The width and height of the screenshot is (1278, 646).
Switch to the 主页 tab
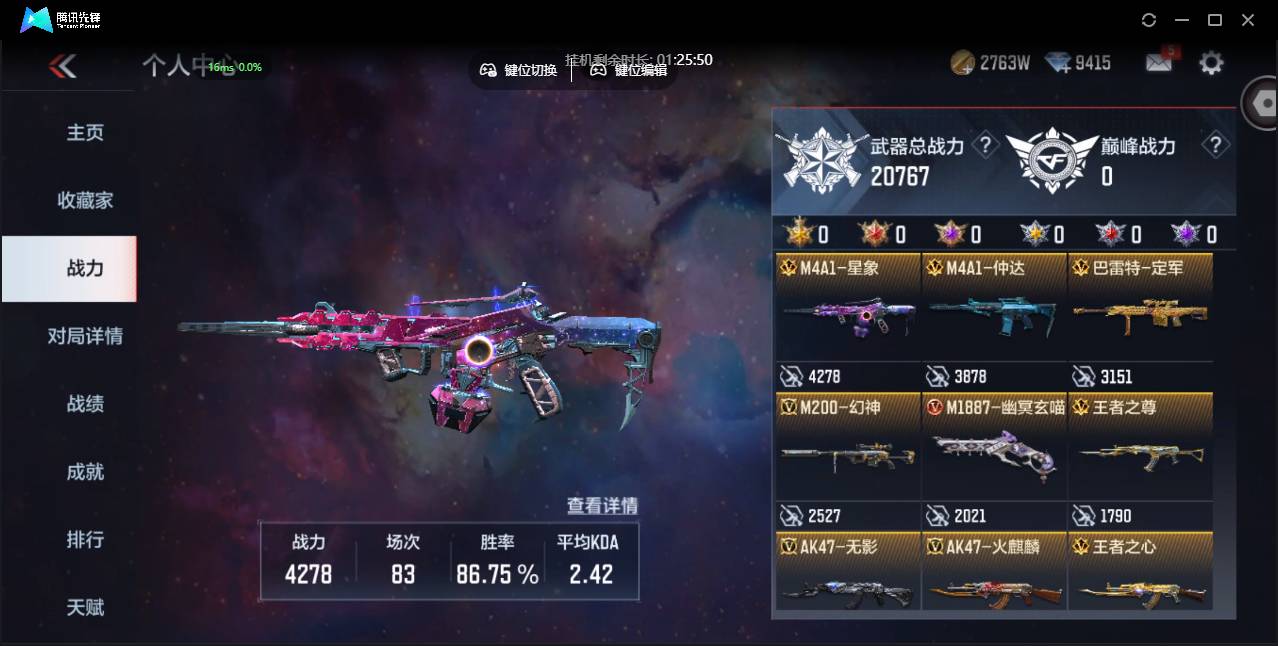85,133
